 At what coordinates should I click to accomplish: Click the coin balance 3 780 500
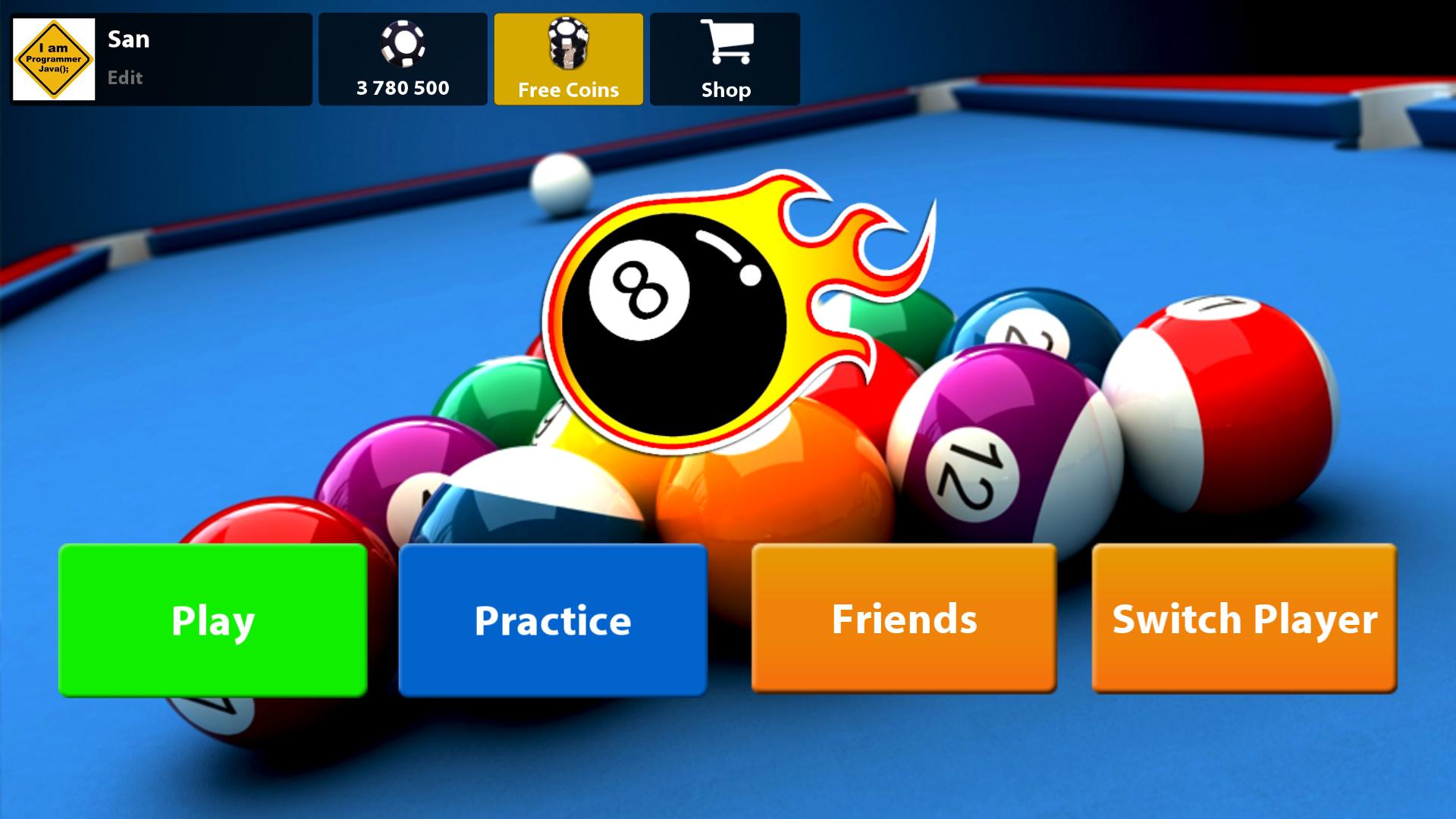403,89
